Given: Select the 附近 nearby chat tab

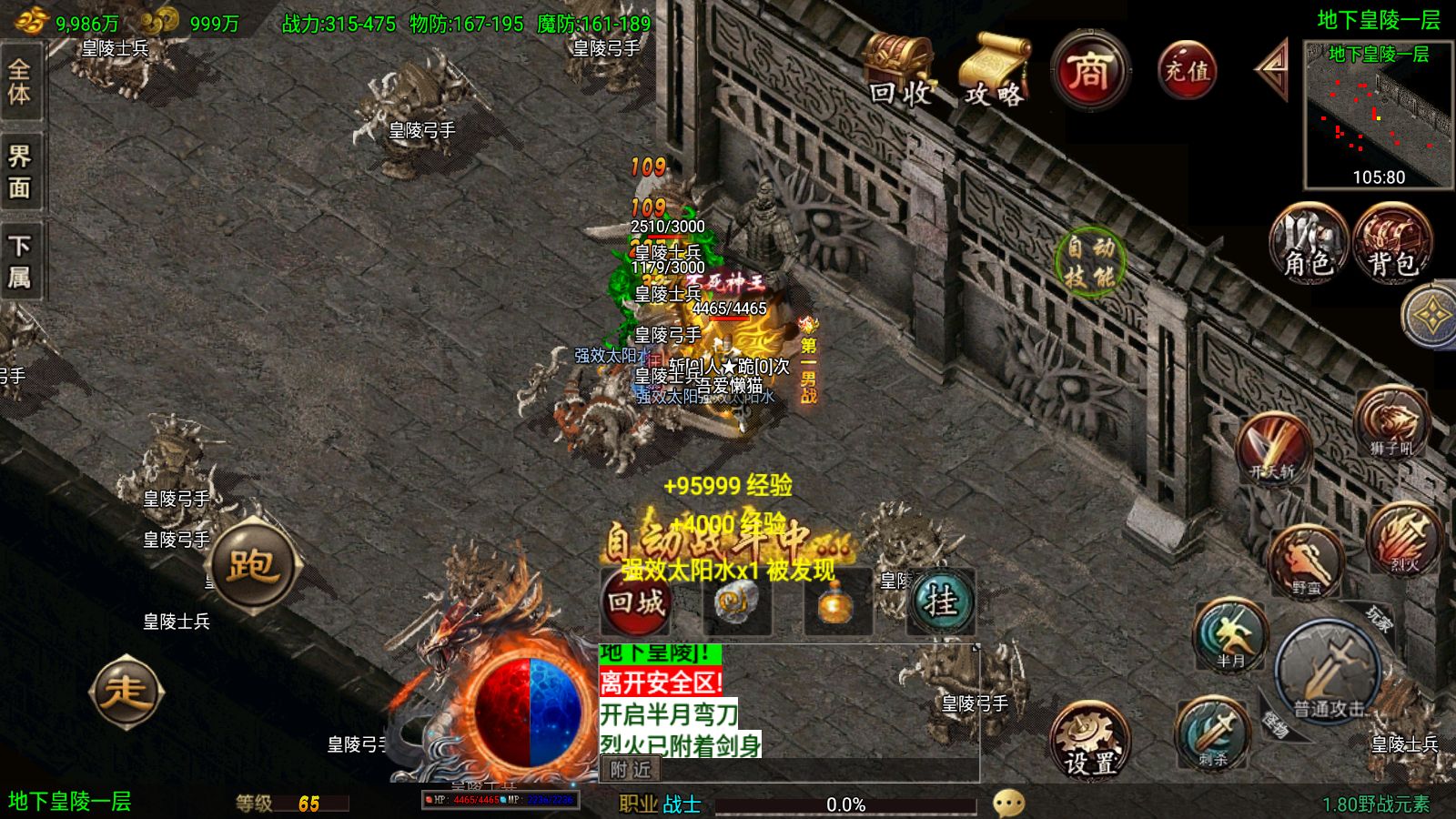Looking at the screenshot, I should 631,770.
